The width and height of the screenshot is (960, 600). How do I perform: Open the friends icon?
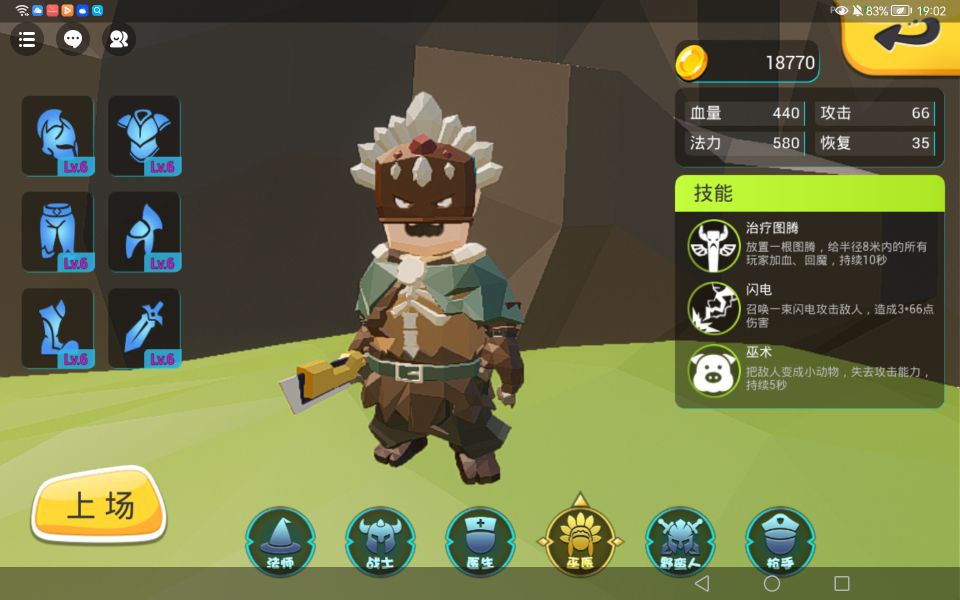pyautogui.click(x=119, y=39)
